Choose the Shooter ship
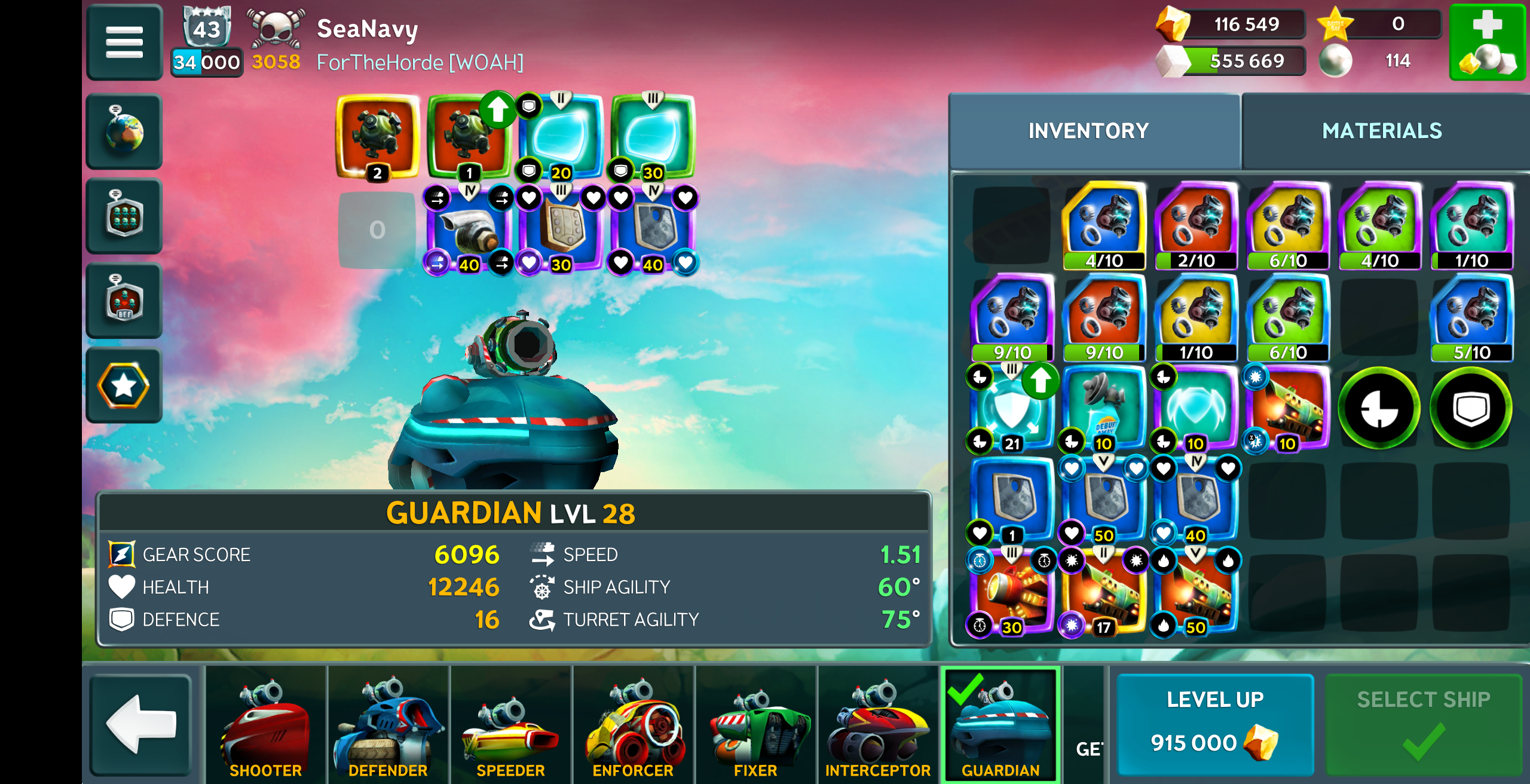 (265, 724)
